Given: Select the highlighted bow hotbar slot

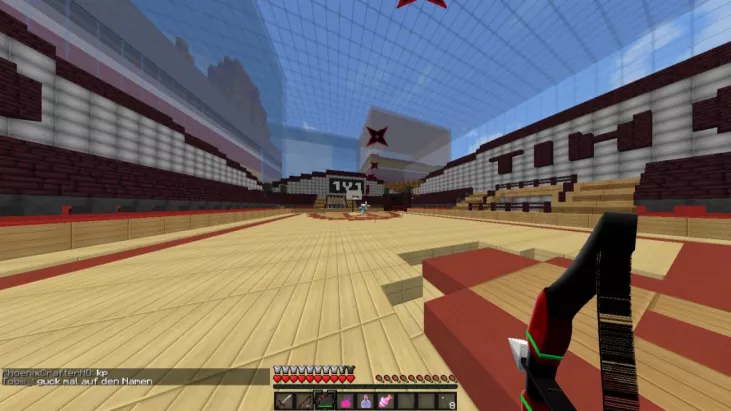Looking at the screenshot, I should click(326, 401).
